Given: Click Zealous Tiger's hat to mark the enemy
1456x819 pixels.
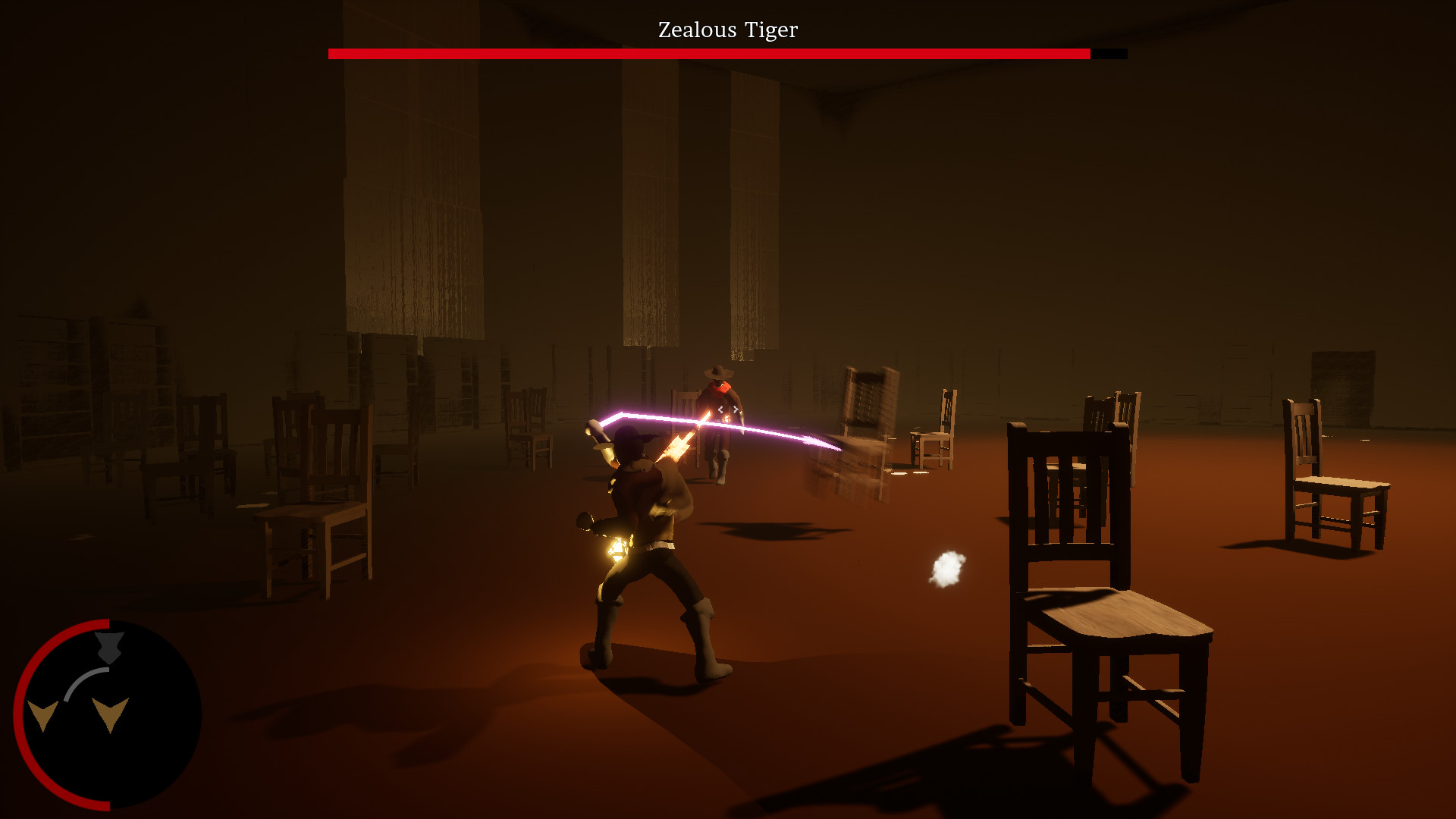Looking at the screenshot, I should point(718,373).
